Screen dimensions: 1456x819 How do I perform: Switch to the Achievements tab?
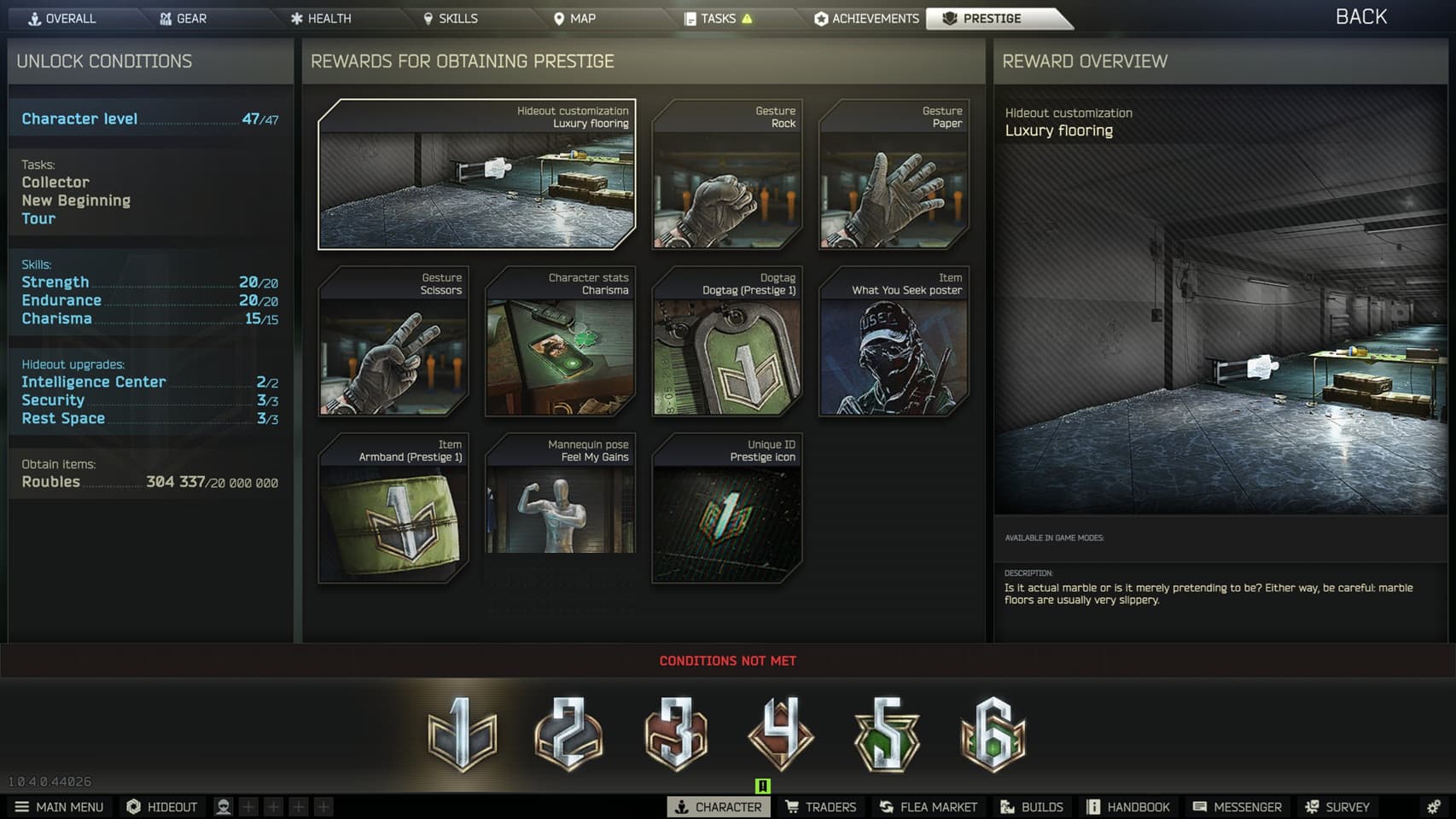click(x=865, y=17)
